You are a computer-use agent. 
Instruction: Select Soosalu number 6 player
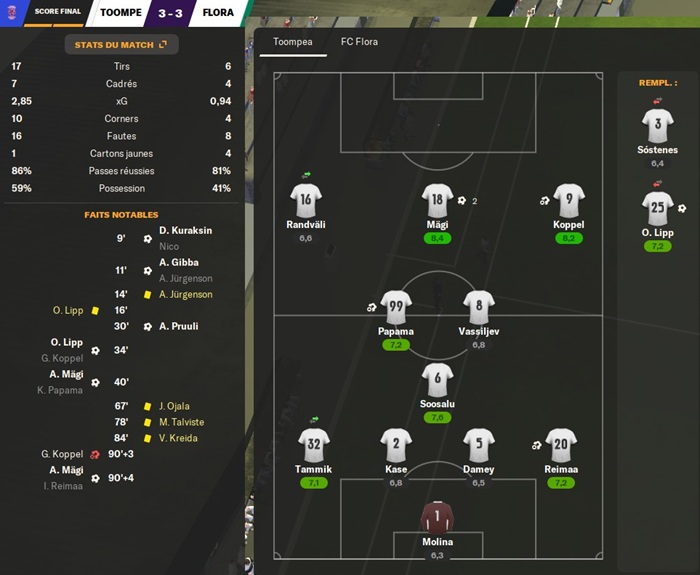tap(437, 380)
